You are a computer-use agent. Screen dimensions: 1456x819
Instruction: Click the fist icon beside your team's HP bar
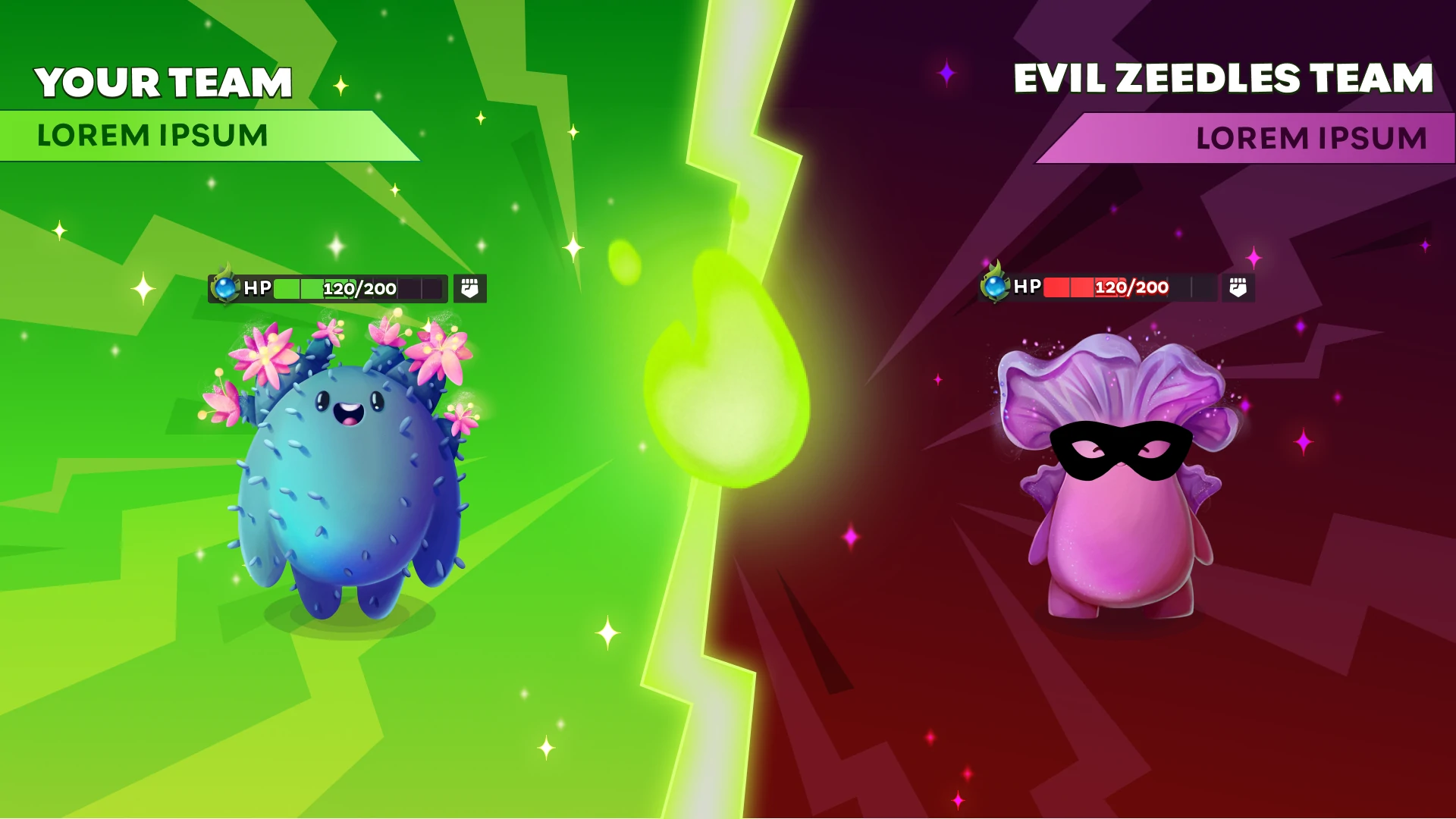469,288
